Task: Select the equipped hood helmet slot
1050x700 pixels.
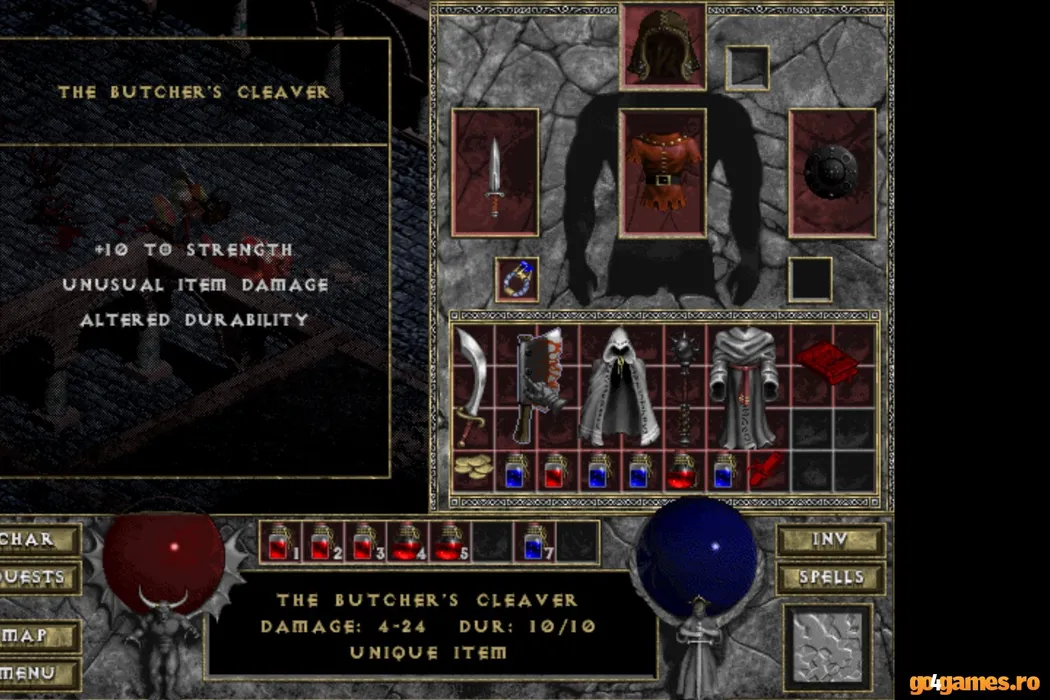Action: [662, 47]
